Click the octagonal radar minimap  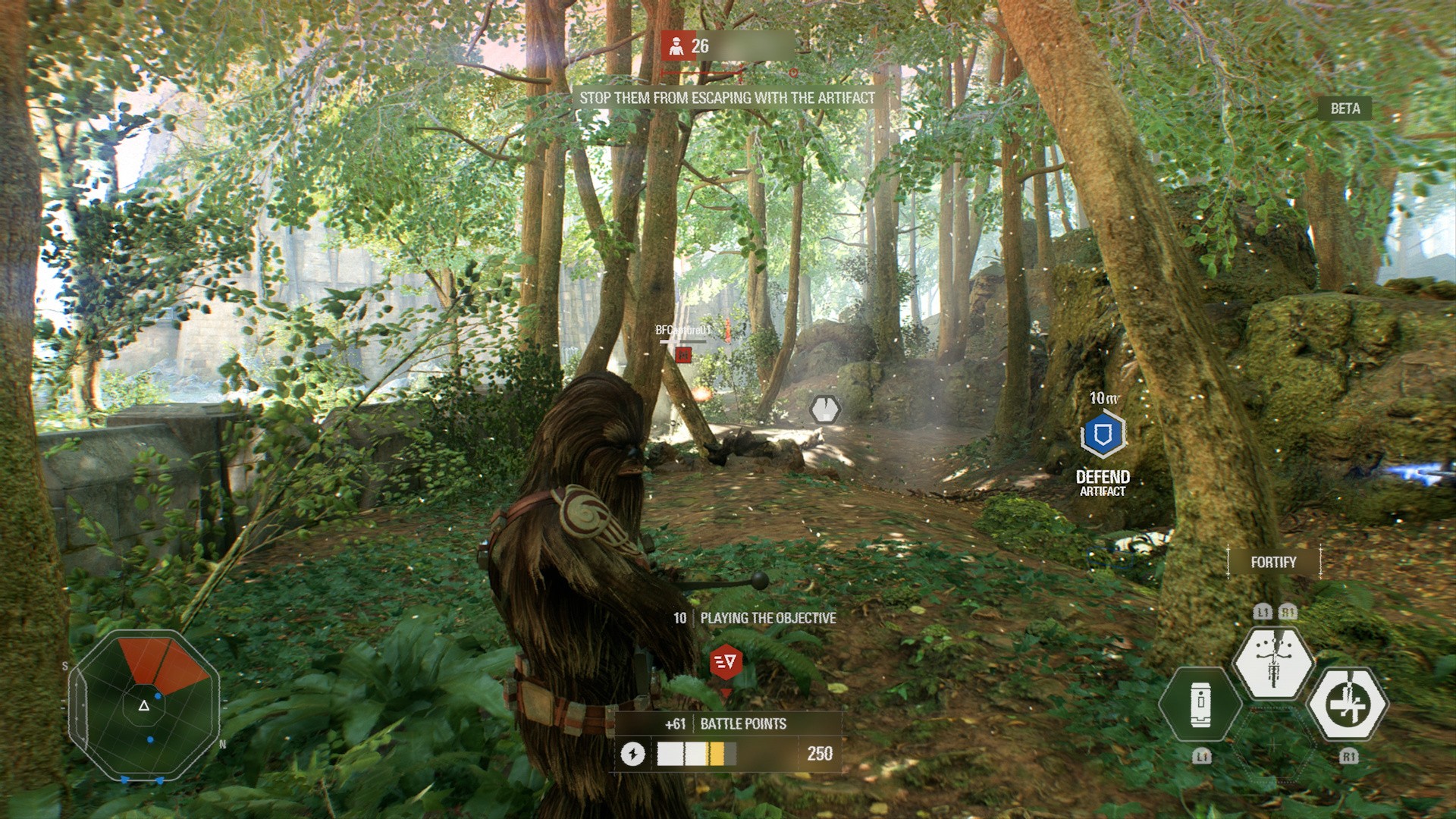point(144,705)
